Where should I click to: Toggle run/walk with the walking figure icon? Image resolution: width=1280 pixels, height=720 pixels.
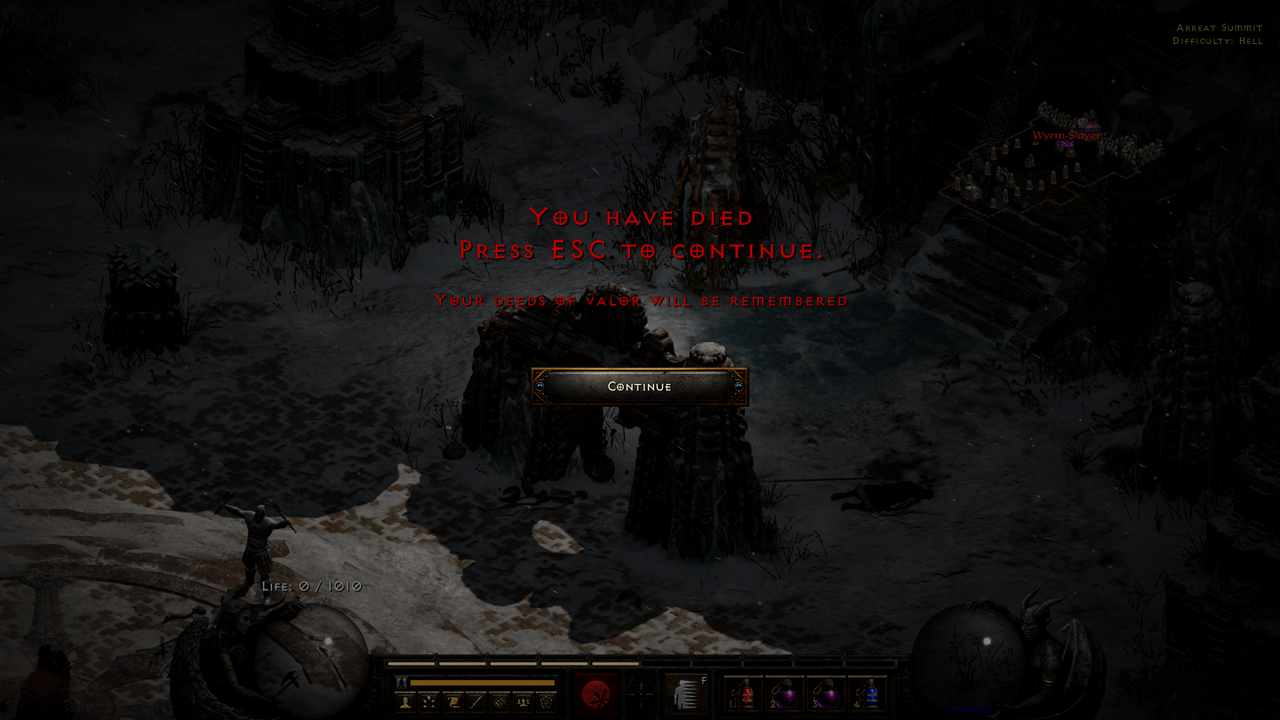402,681
